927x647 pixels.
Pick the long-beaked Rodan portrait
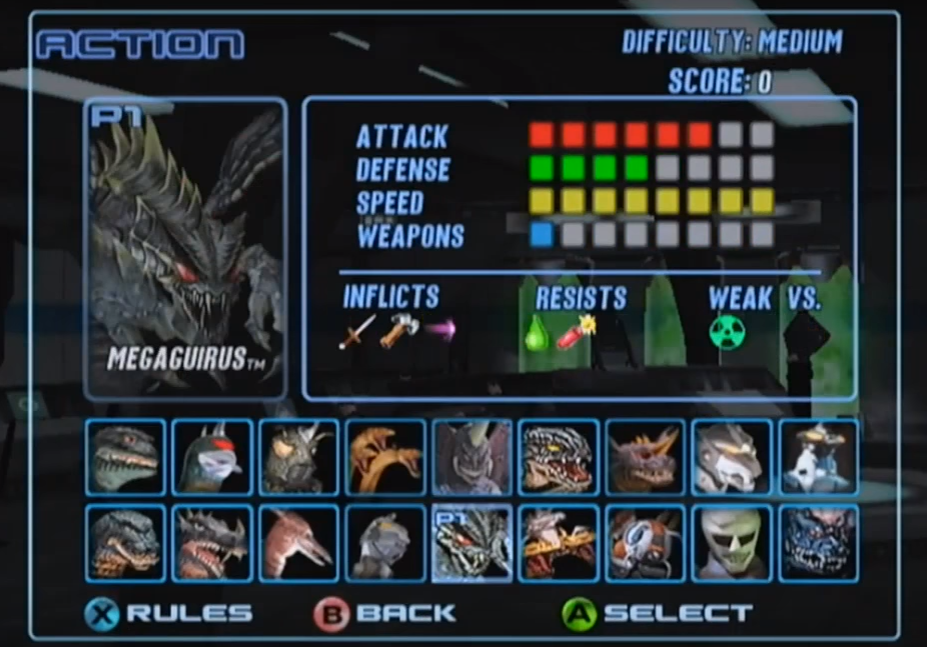pyautogui.click(x=299, y=543)
